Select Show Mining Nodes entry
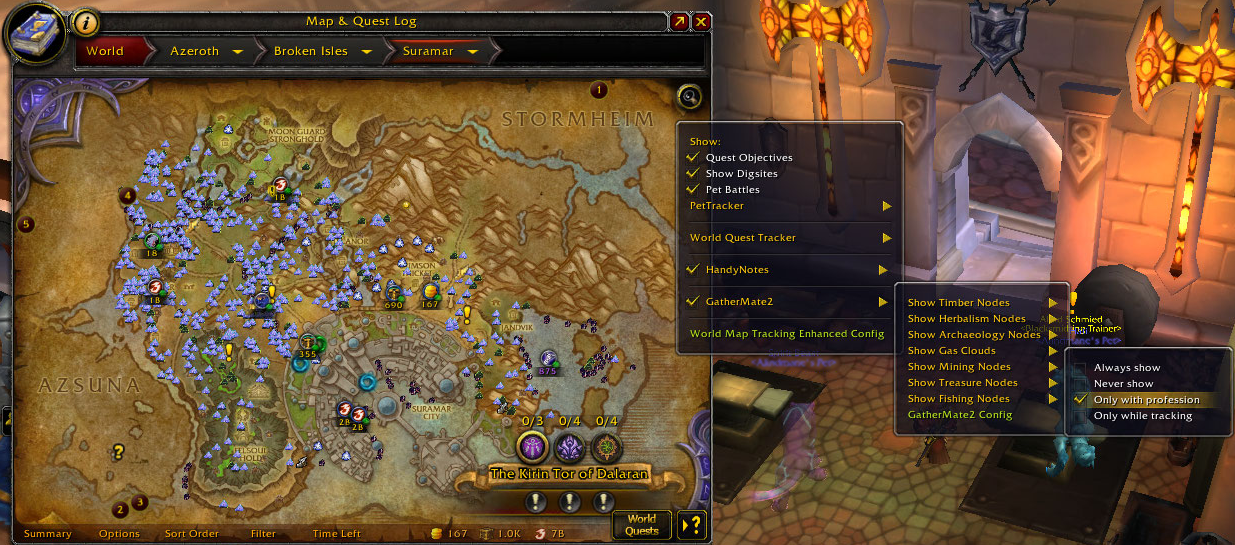The image size is (1235, 545). pyautogui.click(x=959, y=367)
